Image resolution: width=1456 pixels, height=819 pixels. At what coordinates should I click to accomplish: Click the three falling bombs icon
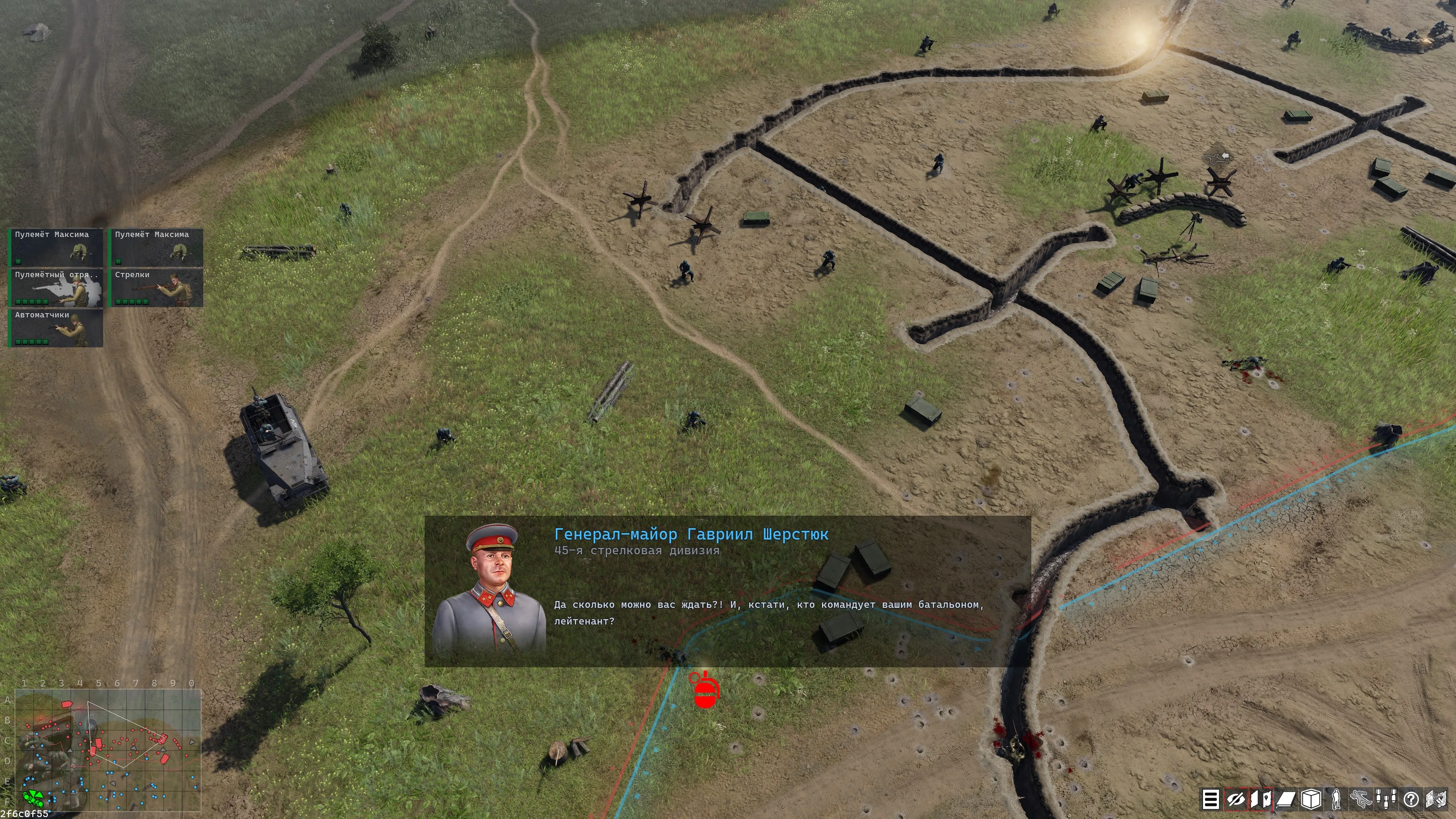(1386, 799)
